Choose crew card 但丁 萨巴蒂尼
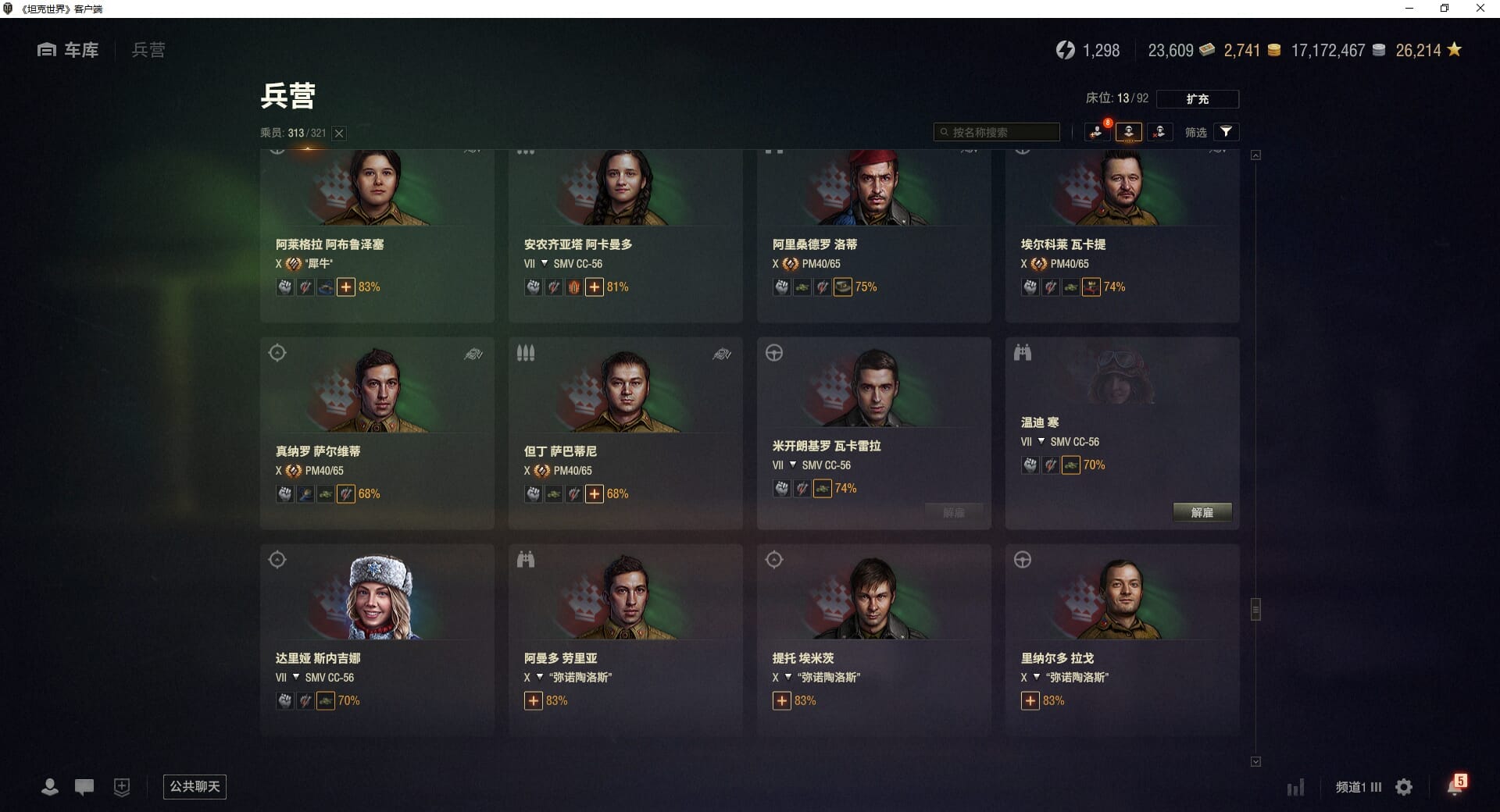Image resolution: width=1500 pixels, height=812 pixels. pos(625,433)
